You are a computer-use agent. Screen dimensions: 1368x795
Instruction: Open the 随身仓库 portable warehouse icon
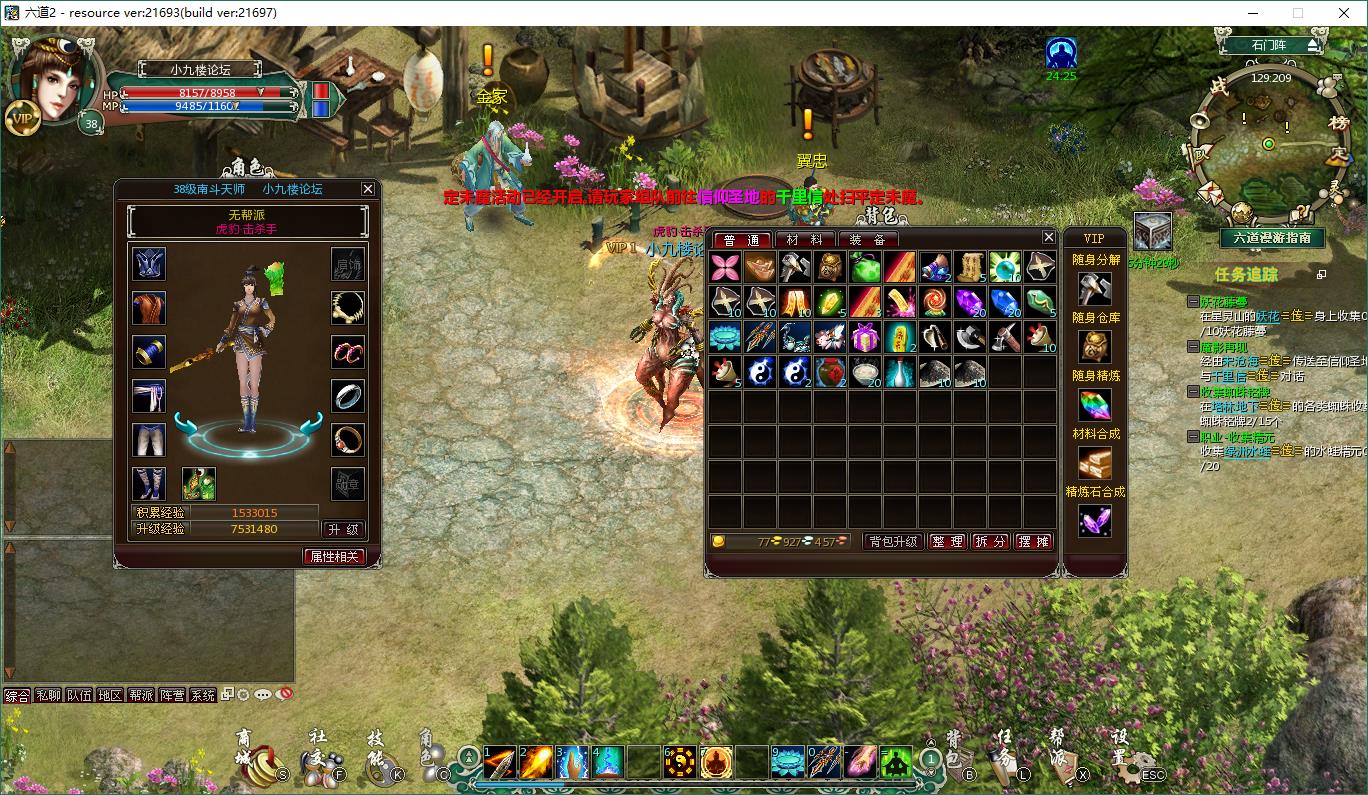pyautogui.click(x=1094, y=345)
